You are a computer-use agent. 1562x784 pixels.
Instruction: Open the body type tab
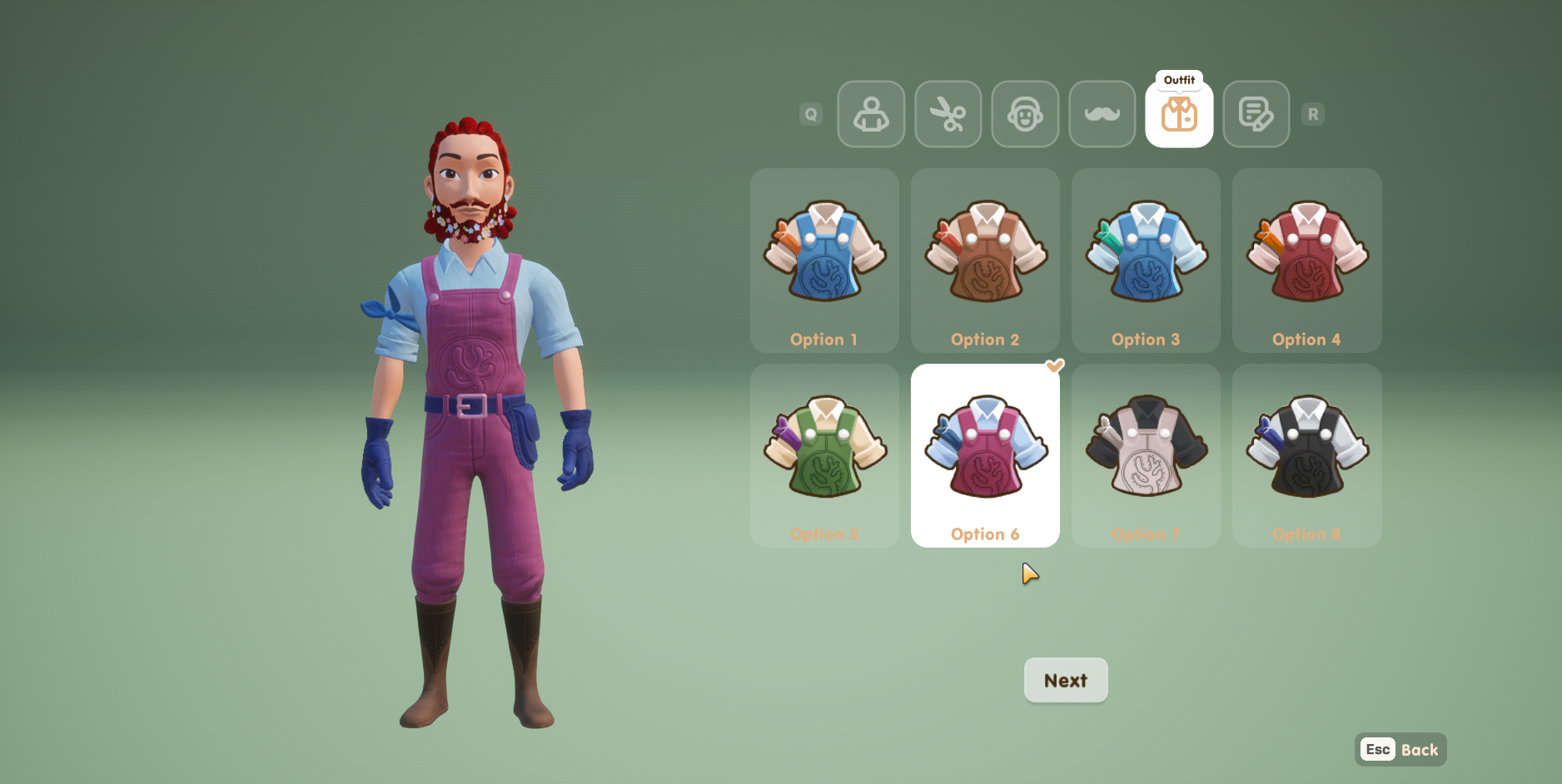pyautogui.click(x=871, y=114)
